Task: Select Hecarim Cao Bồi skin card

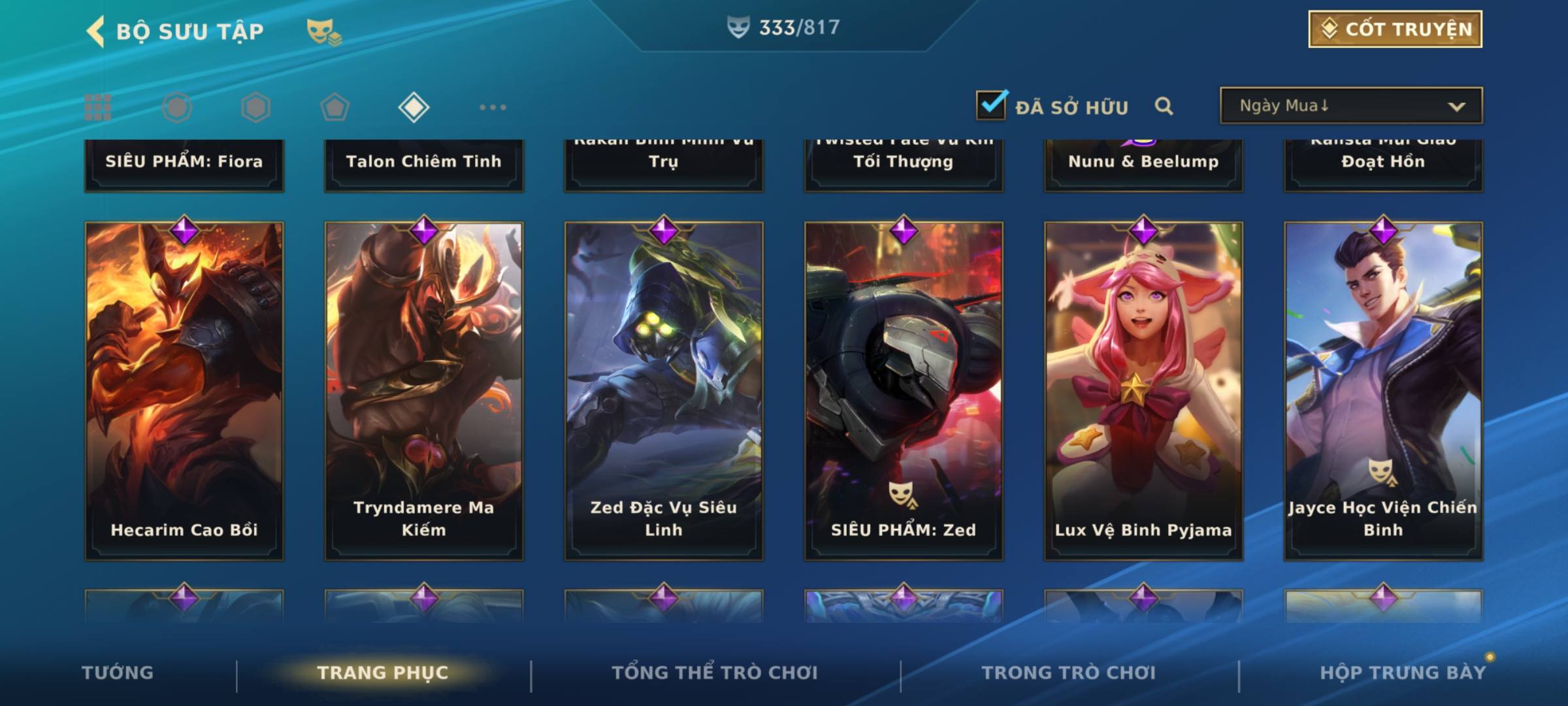Action: [x=184, y=391]
